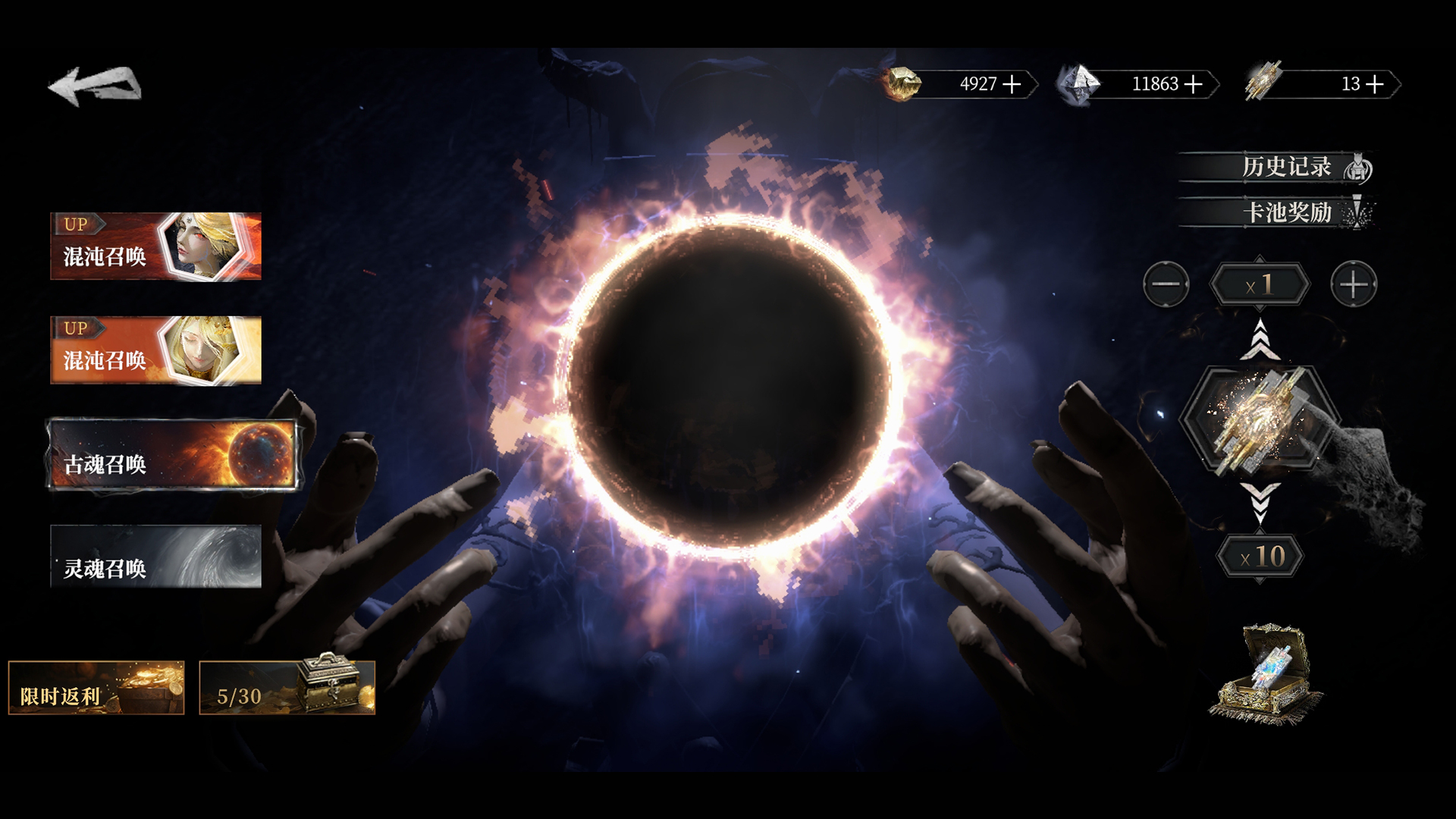Select the second 混沌召唤 UP banner with golden-haired character
Viewport: 1456px width, 819px height.
point(155,350)
